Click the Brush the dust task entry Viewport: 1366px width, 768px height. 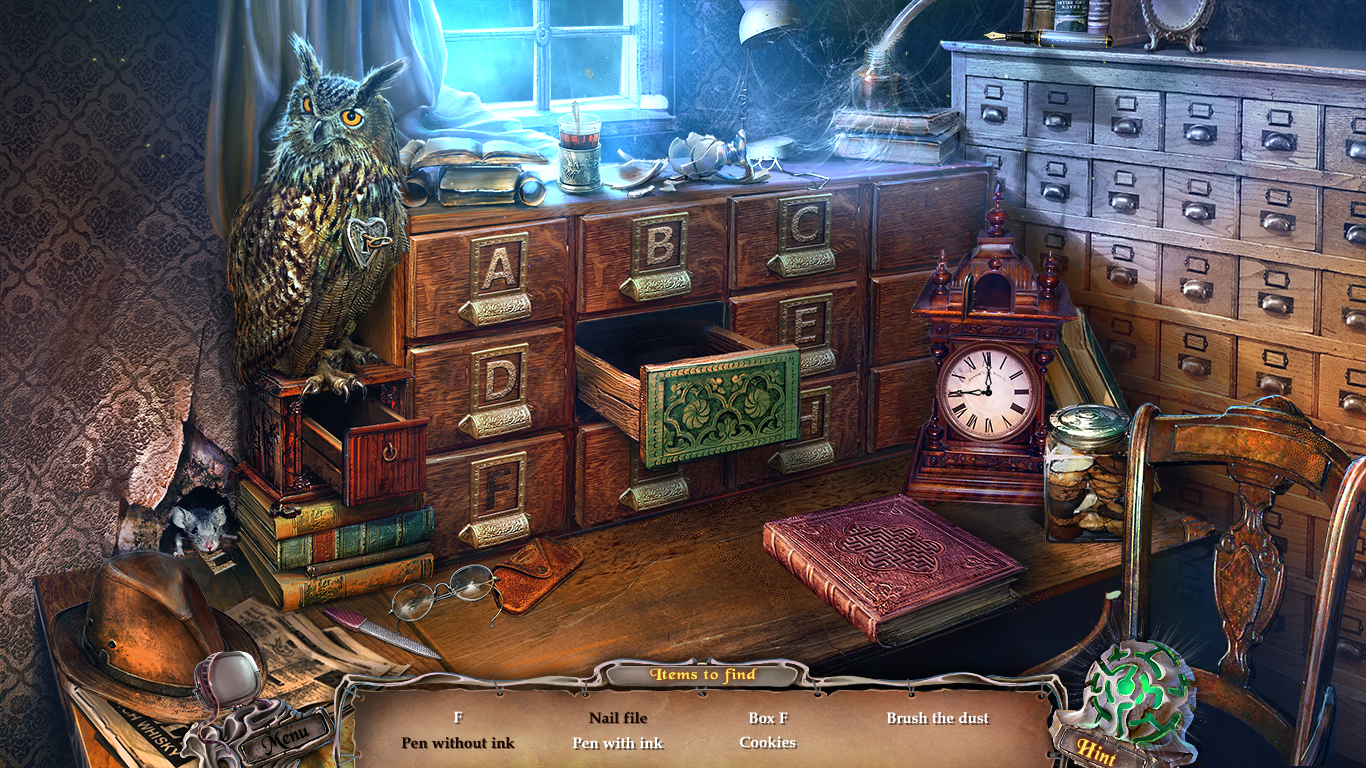(x=938, y=717)
